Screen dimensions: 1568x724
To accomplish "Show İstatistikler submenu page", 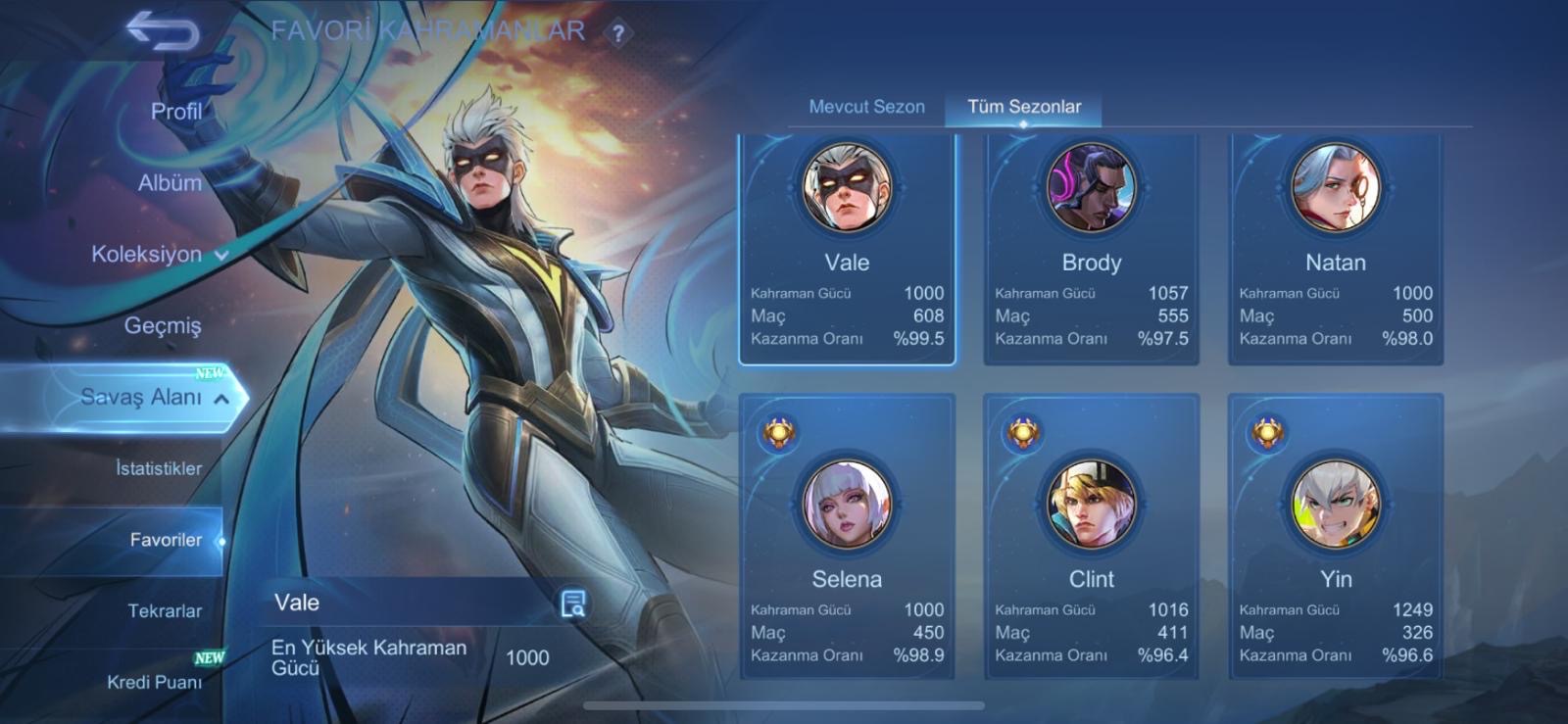I will coord(159,468).
